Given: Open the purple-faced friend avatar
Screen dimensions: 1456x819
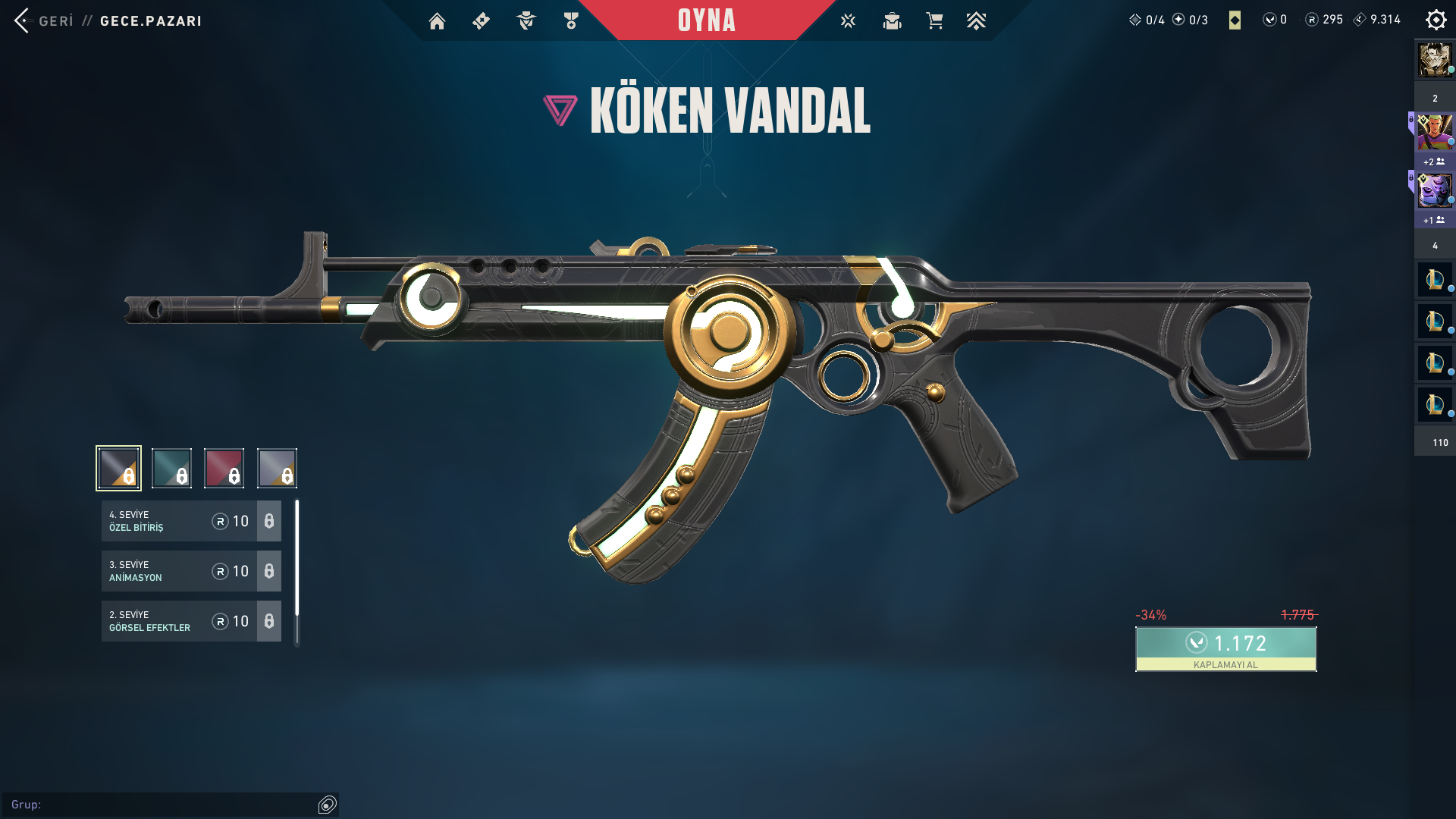Looking at the screenshot, I should 1435,190.
